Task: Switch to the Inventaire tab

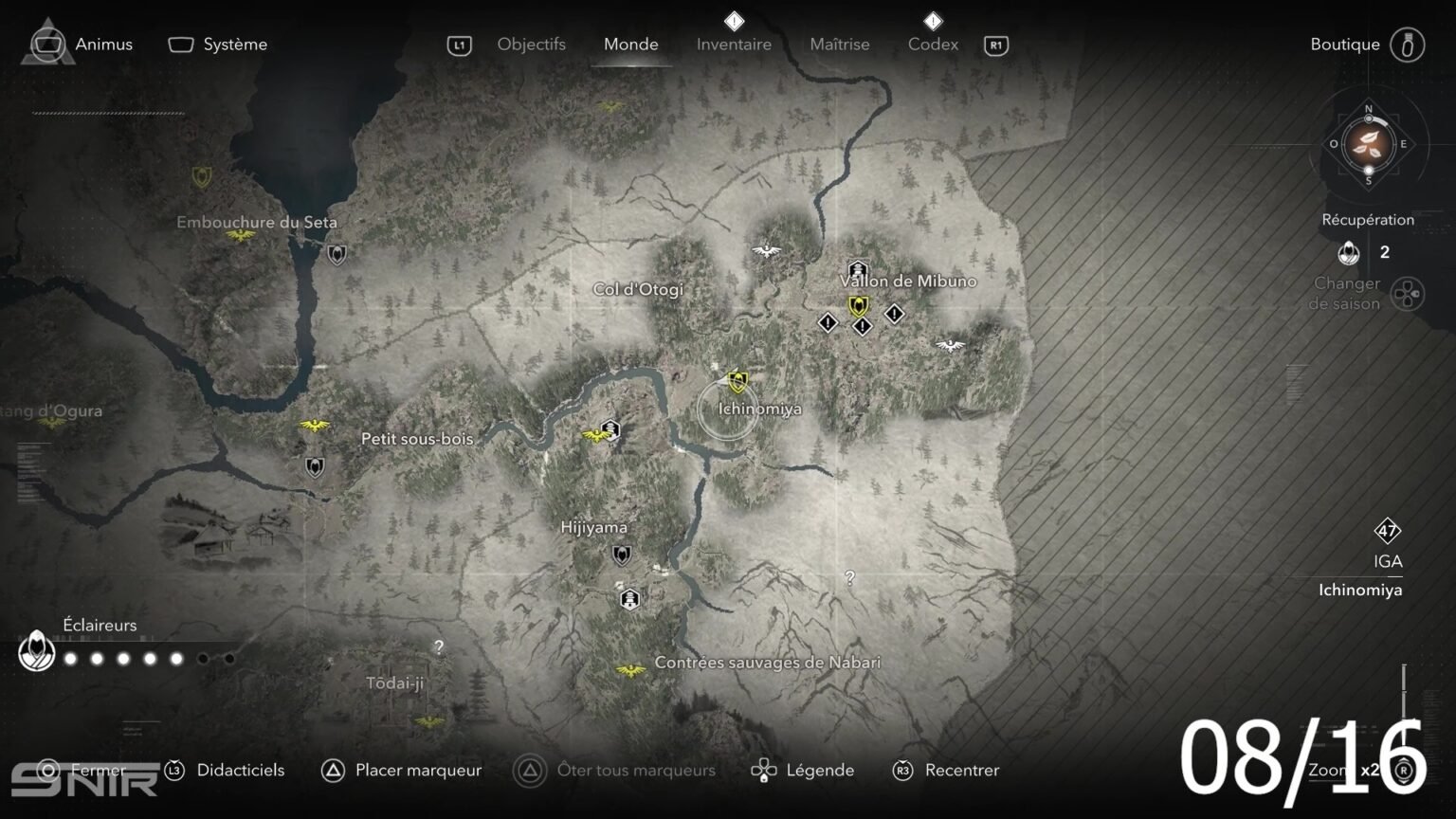Action: point(734,44)
